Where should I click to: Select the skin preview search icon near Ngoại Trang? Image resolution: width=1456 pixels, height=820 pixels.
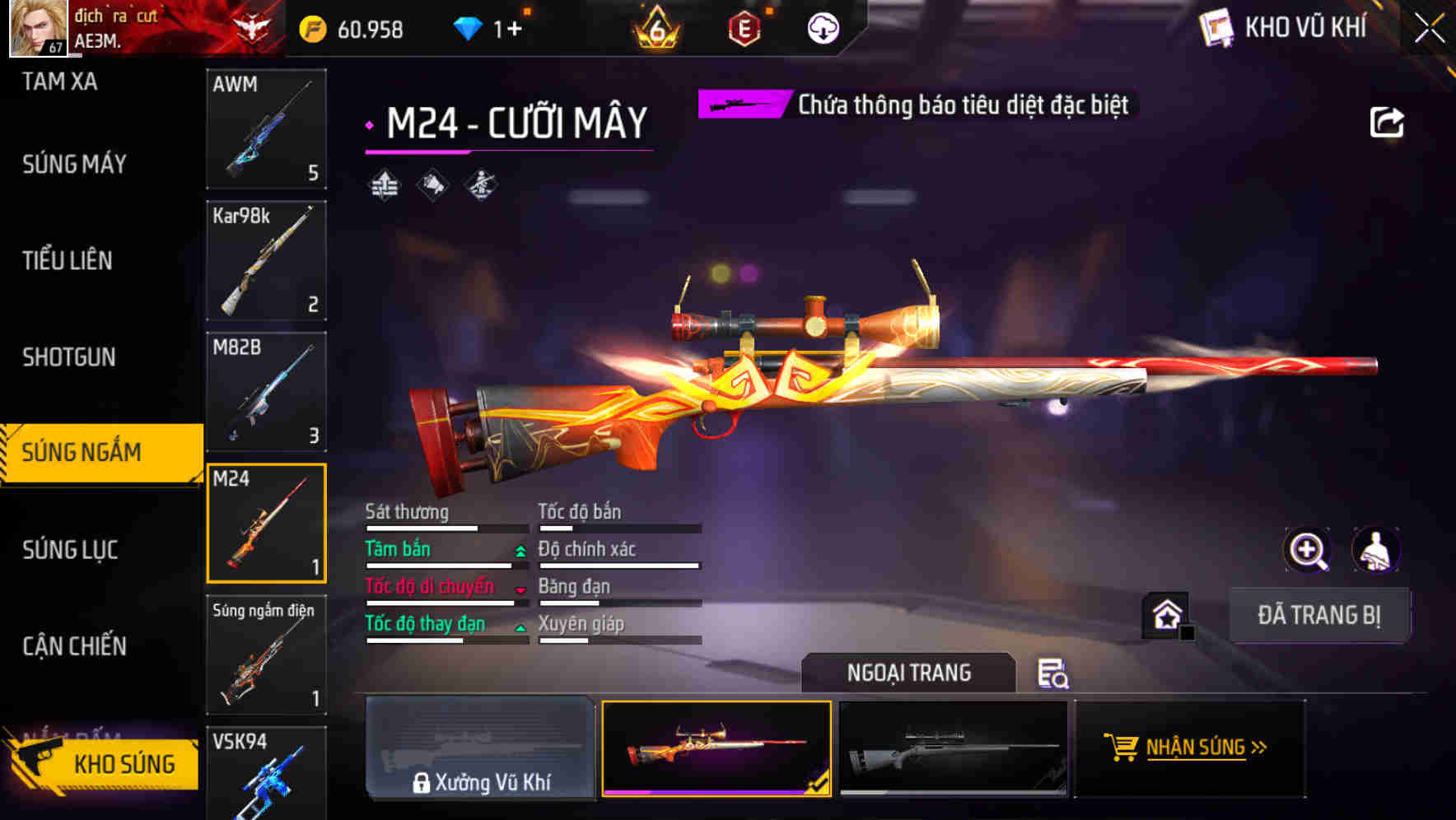1052,673
